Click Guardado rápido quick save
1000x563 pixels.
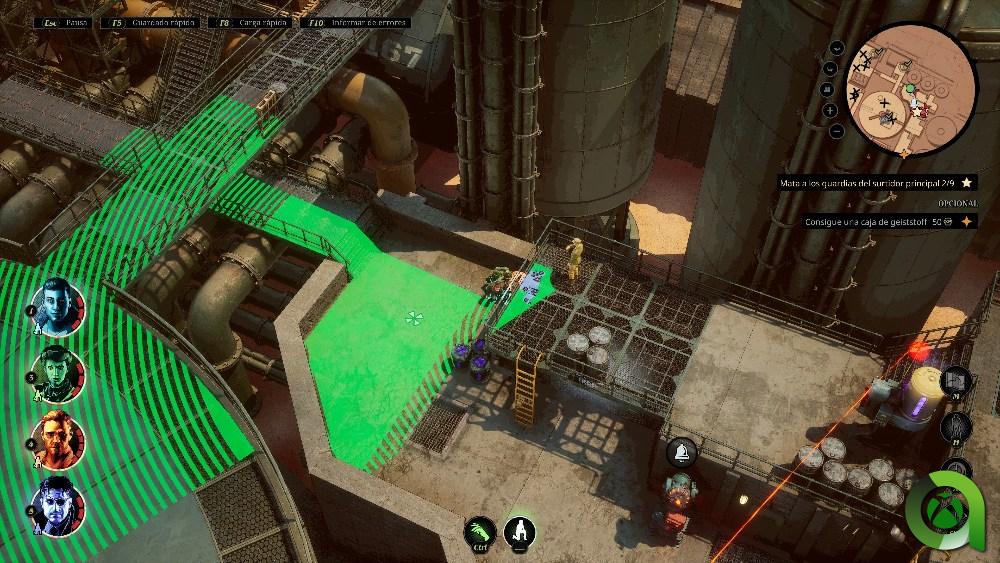(x=151, y=21)
